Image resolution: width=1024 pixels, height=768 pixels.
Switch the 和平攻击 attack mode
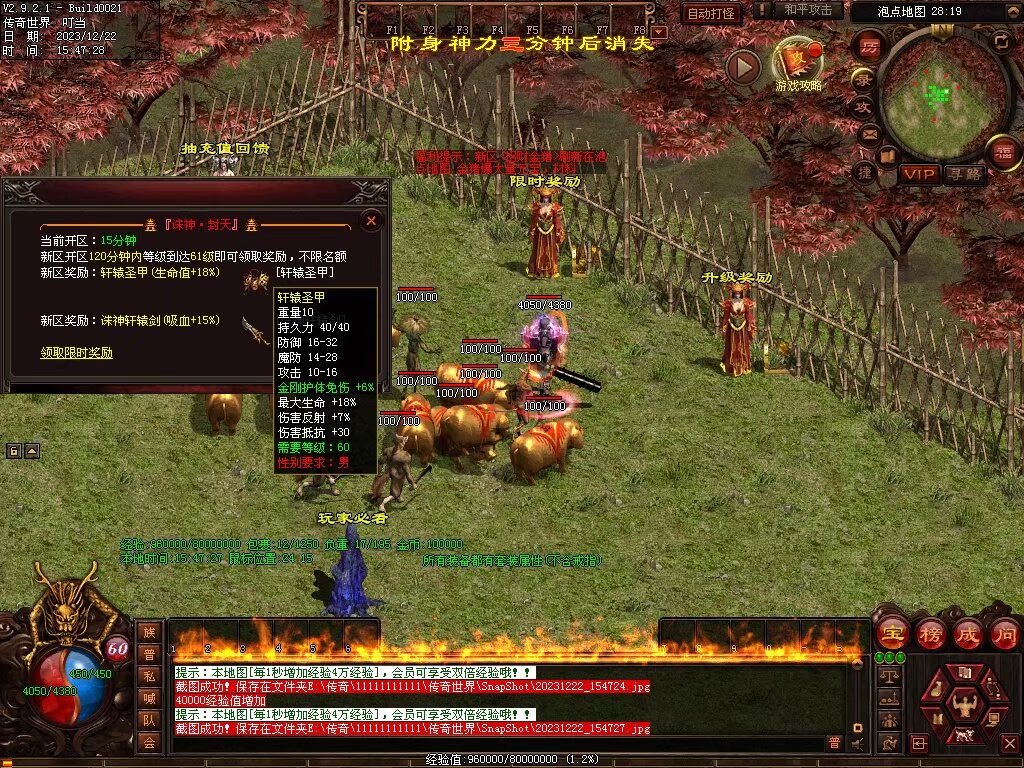coord(808,11)
